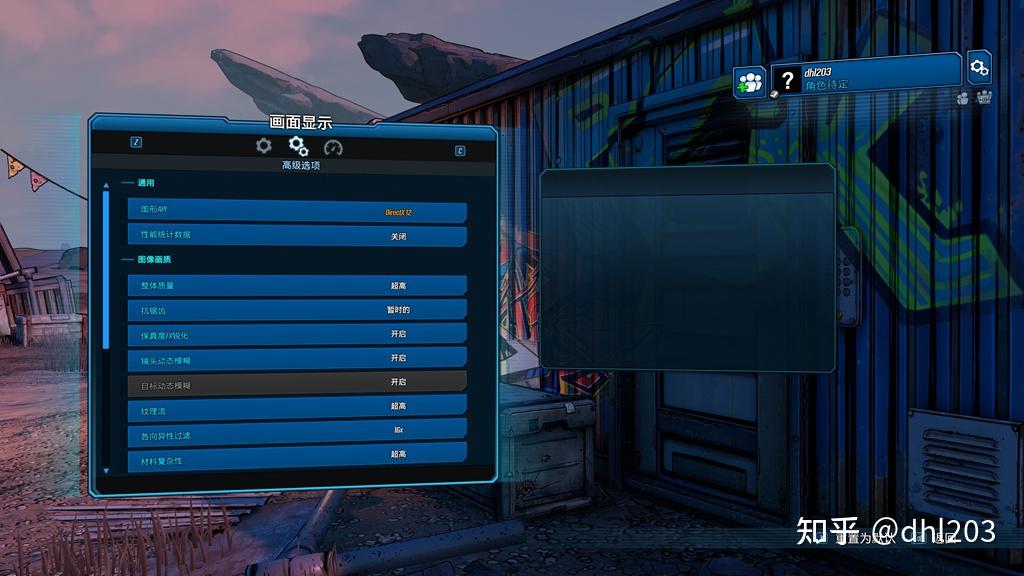The width and height of the screenshot is (1024, 576).
Task: Toggle 保真度FX锐化 sharpening
Action: [297, 334]
